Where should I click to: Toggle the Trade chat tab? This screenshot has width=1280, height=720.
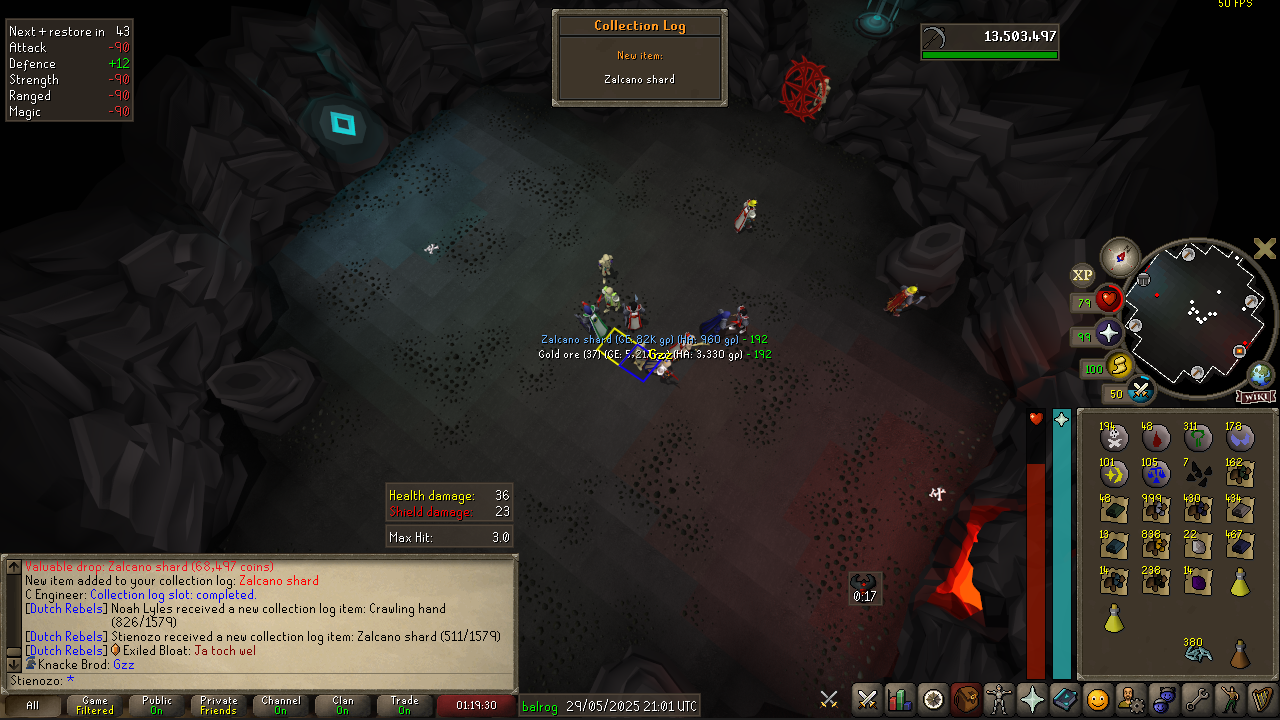(405, 705)
